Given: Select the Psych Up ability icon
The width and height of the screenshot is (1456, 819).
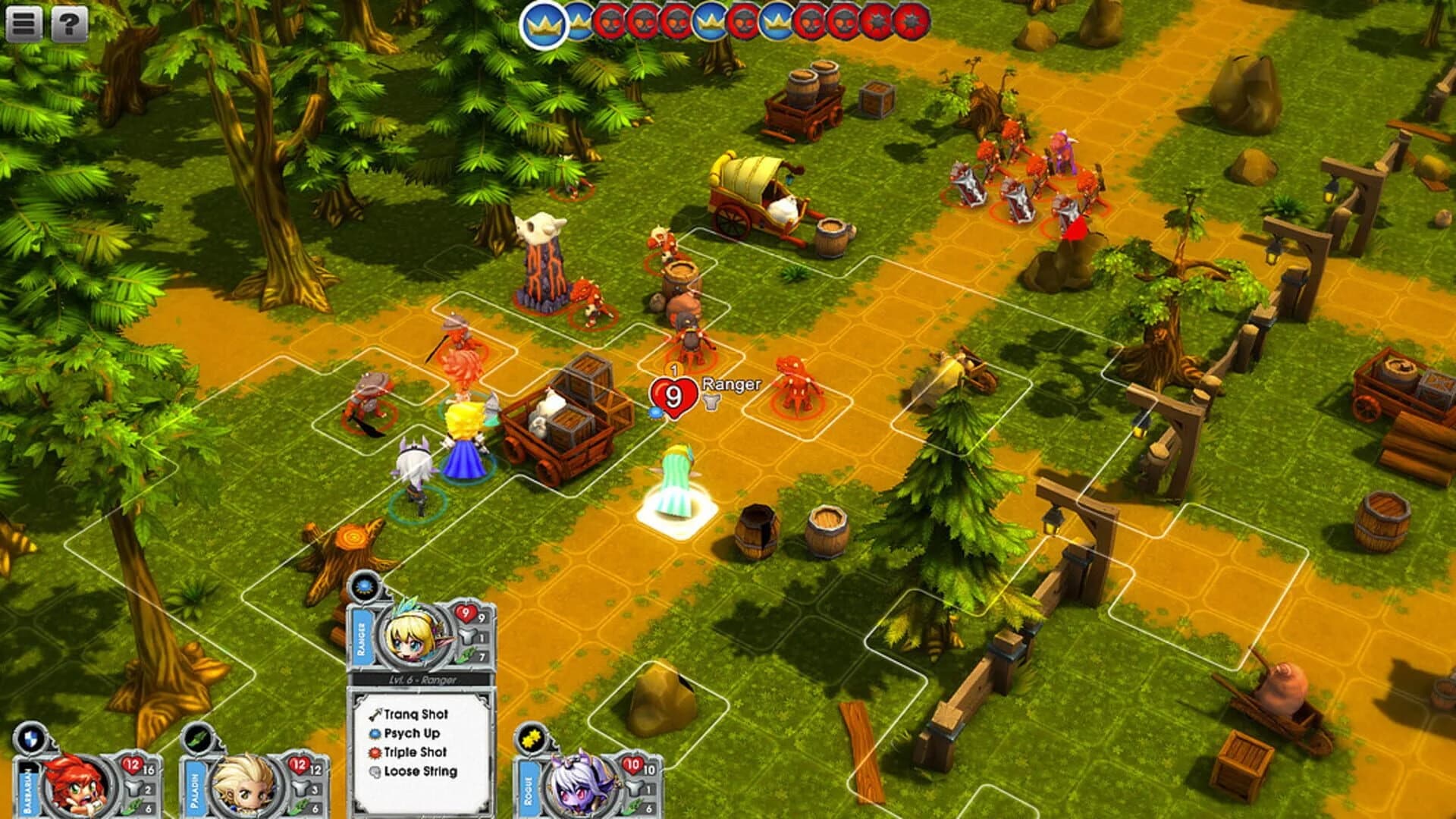Looking at the screenshot, I should coord(377,734).
